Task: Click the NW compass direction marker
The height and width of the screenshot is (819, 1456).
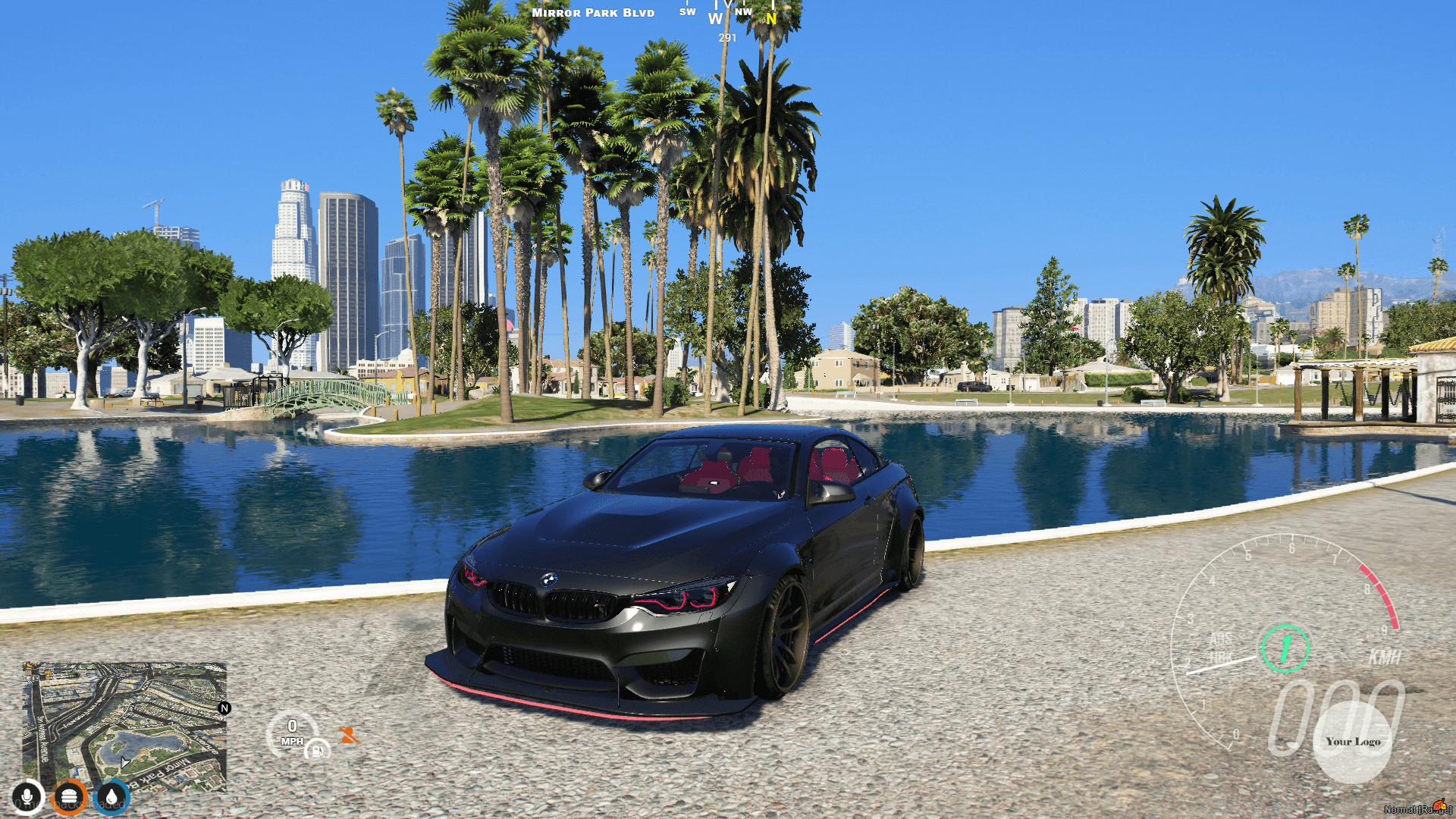Action: coord(743,11)
